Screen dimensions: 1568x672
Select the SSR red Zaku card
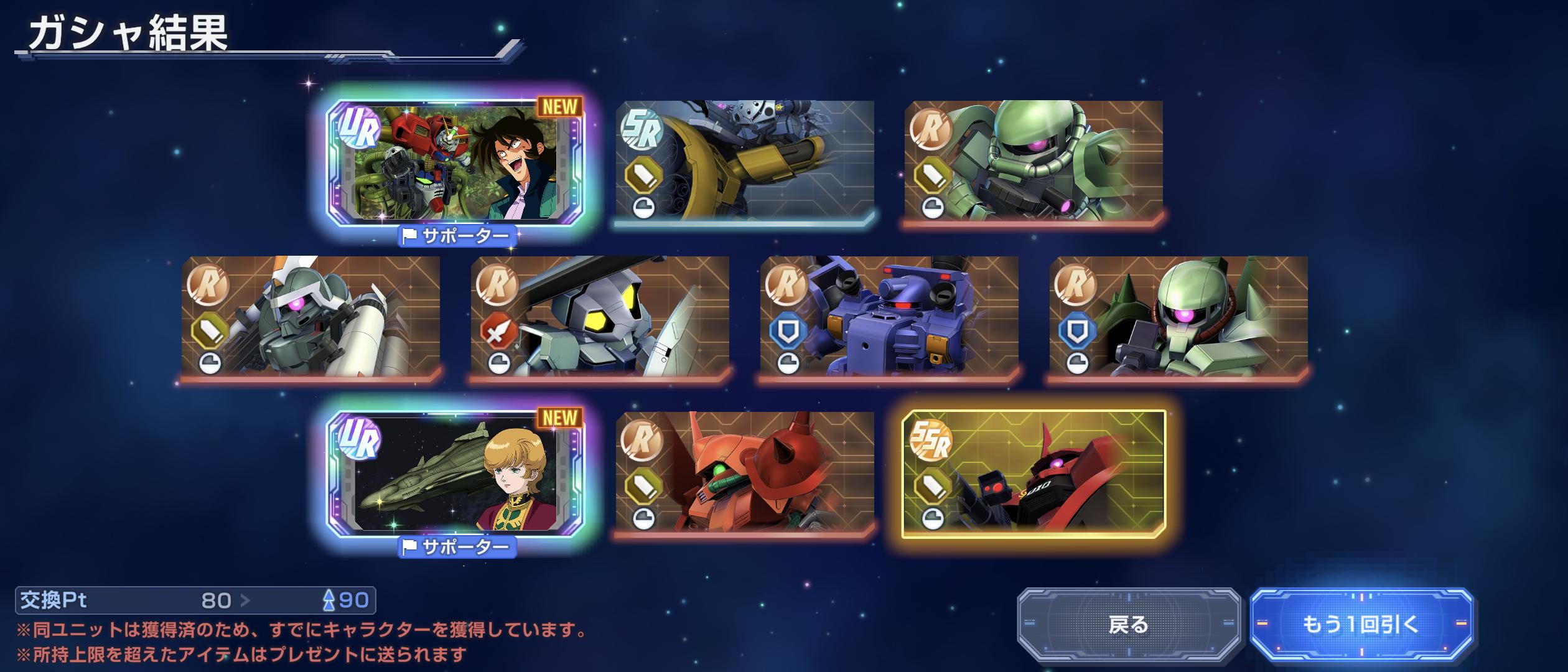(x=1034, y=474)
